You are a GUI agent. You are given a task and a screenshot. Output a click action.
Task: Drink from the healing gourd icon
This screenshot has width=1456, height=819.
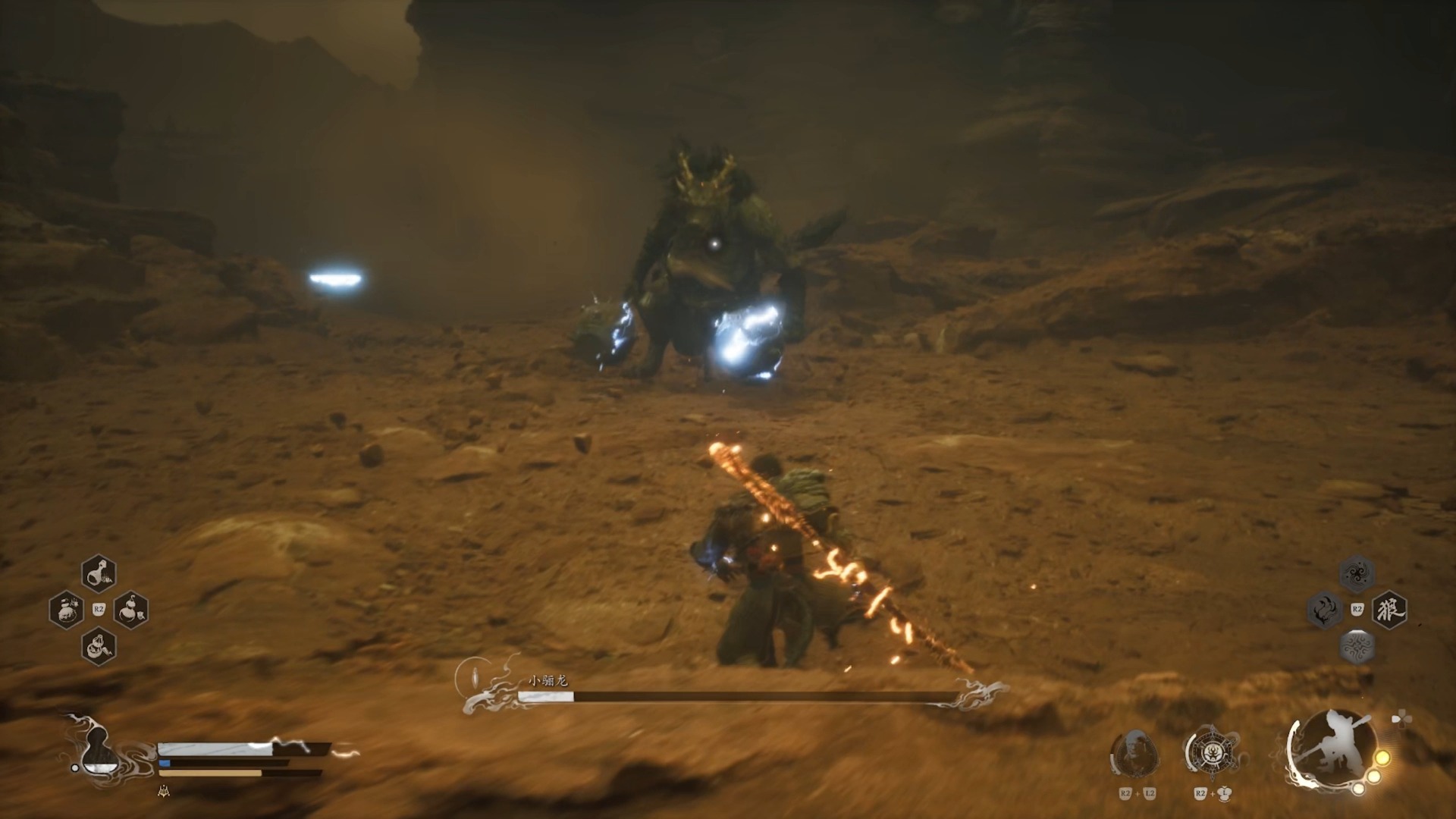(98, 751)
